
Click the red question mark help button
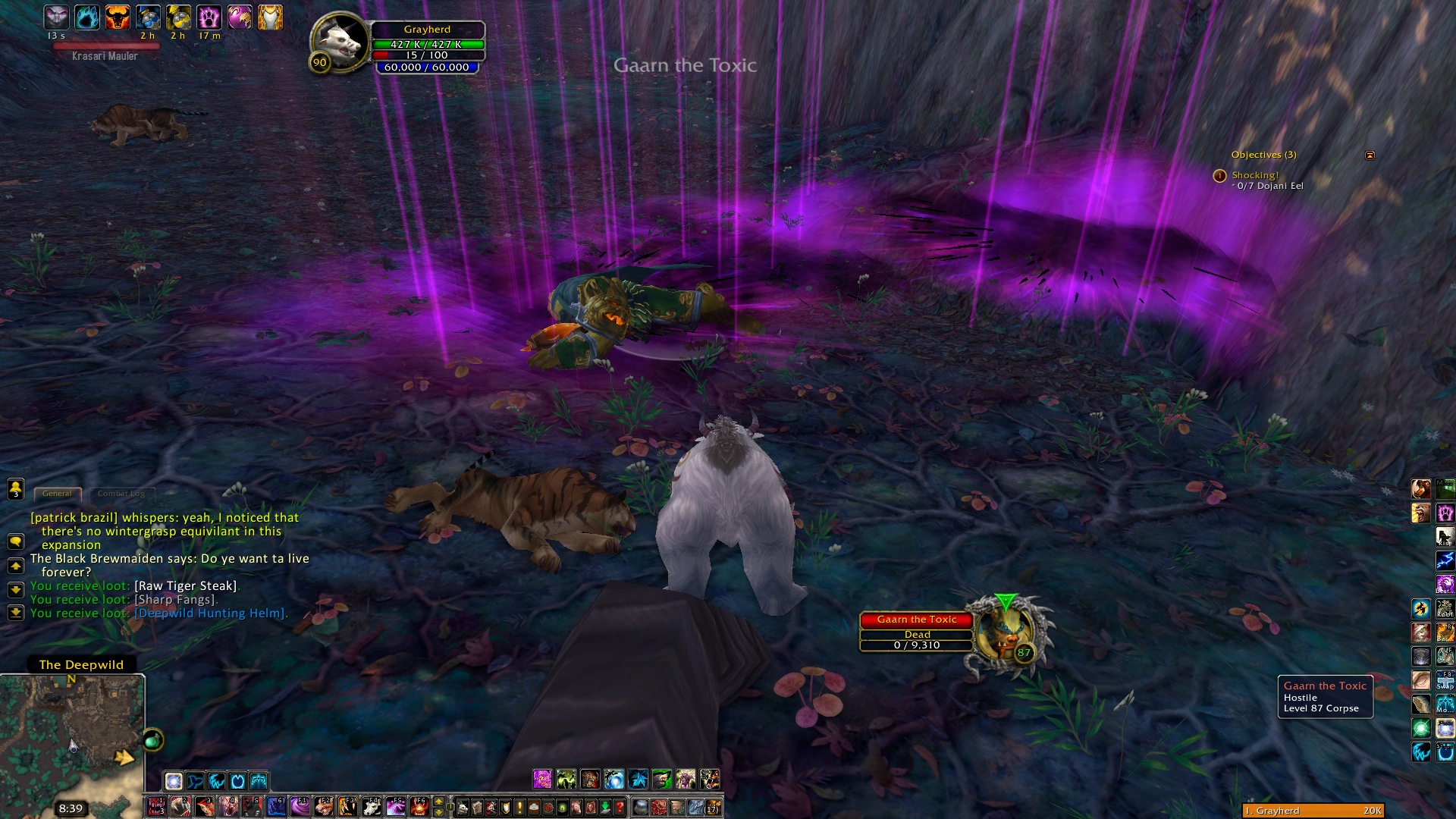point(620,807)
